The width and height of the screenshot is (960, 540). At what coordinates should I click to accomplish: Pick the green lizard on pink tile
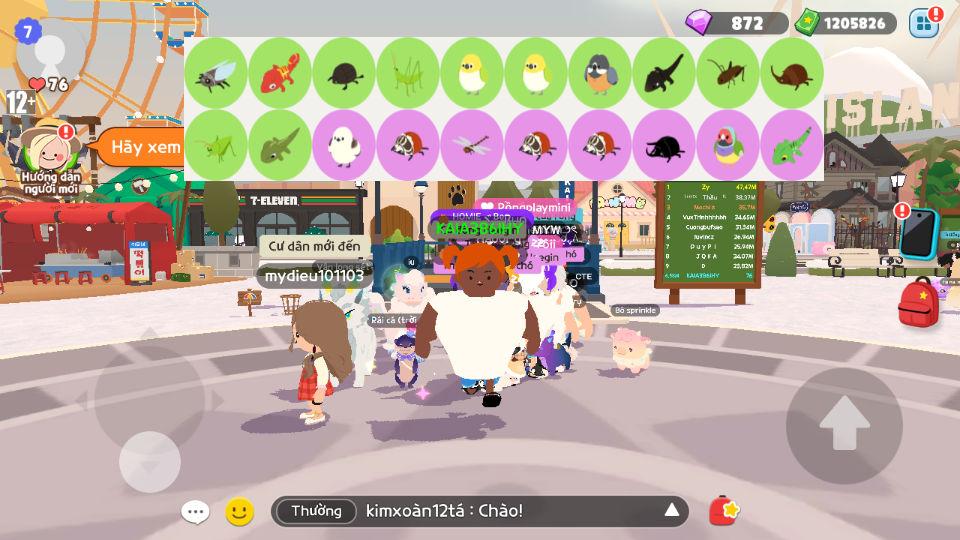point(792,145)
